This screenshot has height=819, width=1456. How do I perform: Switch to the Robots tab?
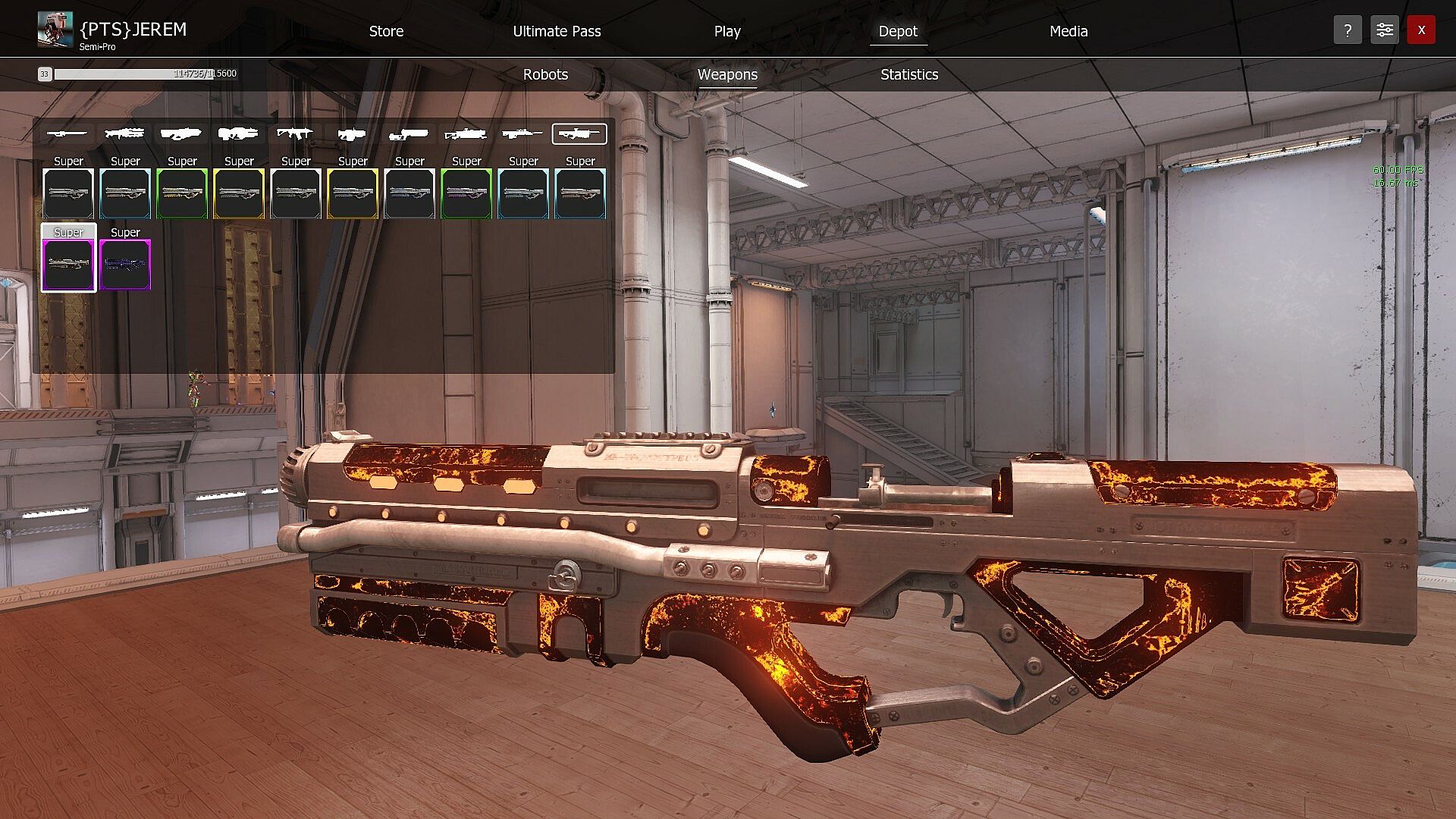[545, 74]
